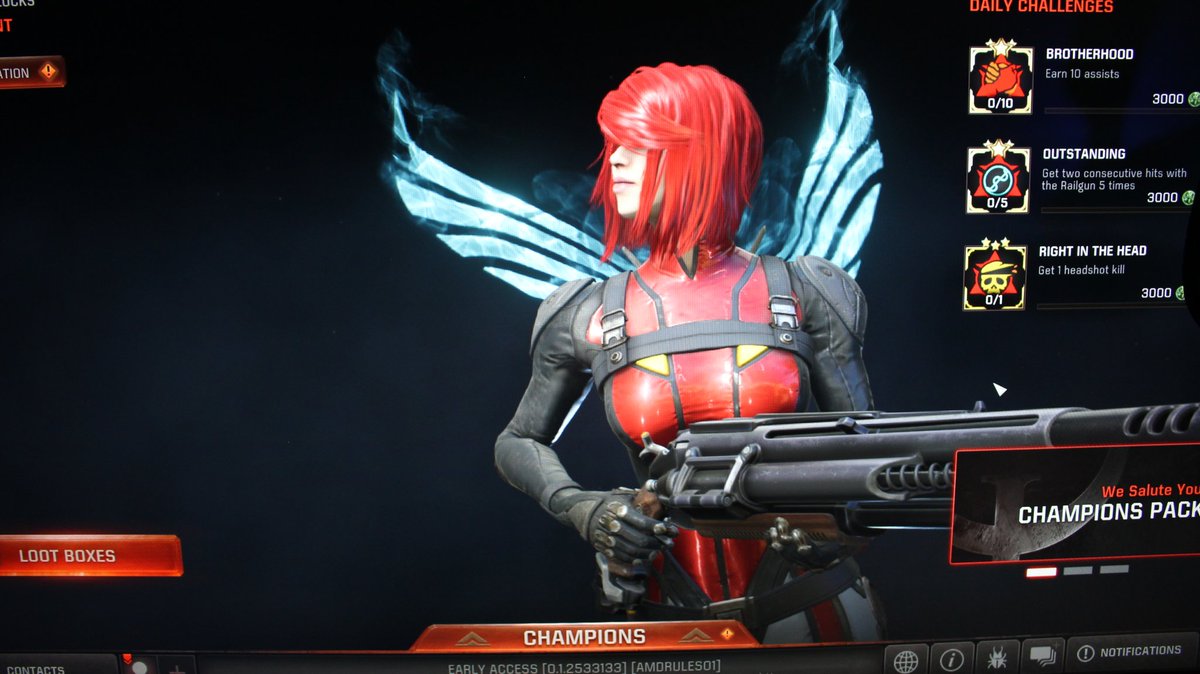Click the globe icon in bottom bar
1200x674 pixels.
pos(906,660)
